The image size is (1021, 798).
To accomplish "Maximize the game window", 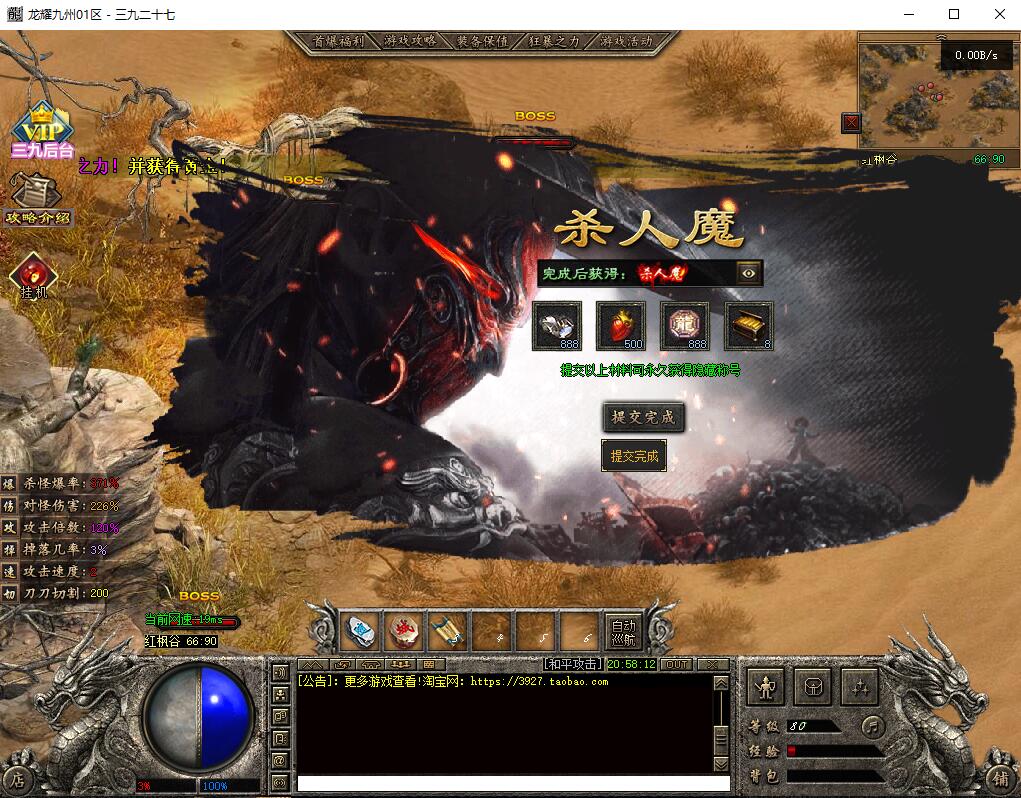I will tap(954, 14).
